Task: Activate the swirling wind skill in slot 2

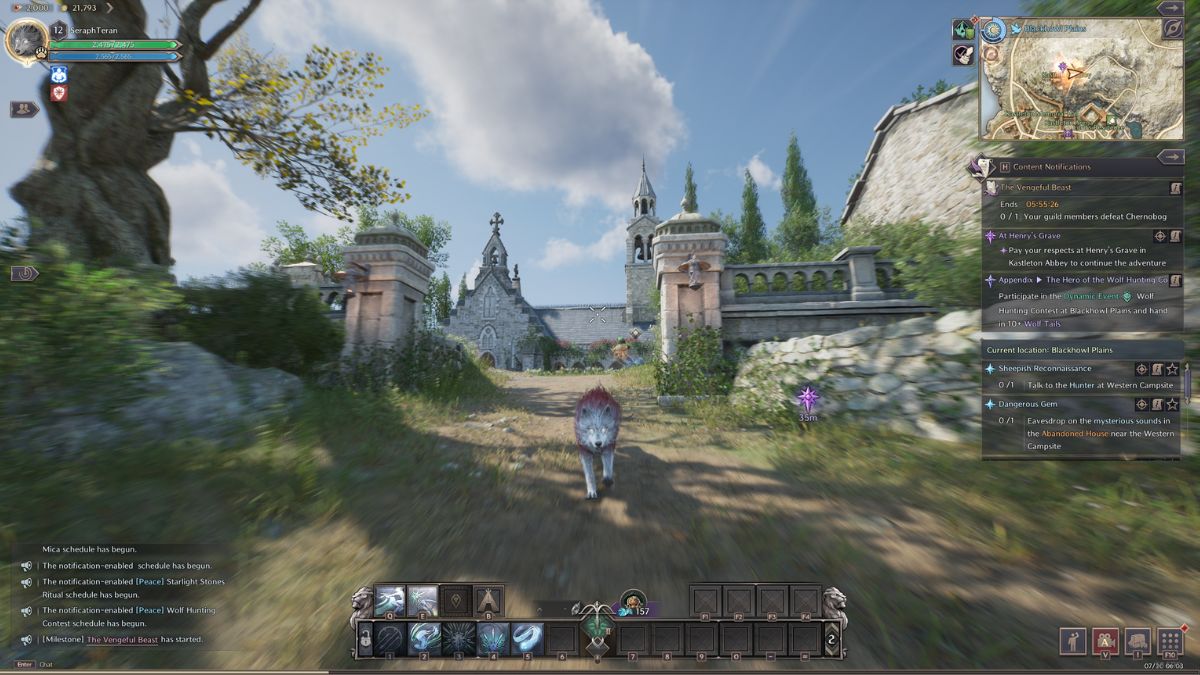Action: pos(425,639)
